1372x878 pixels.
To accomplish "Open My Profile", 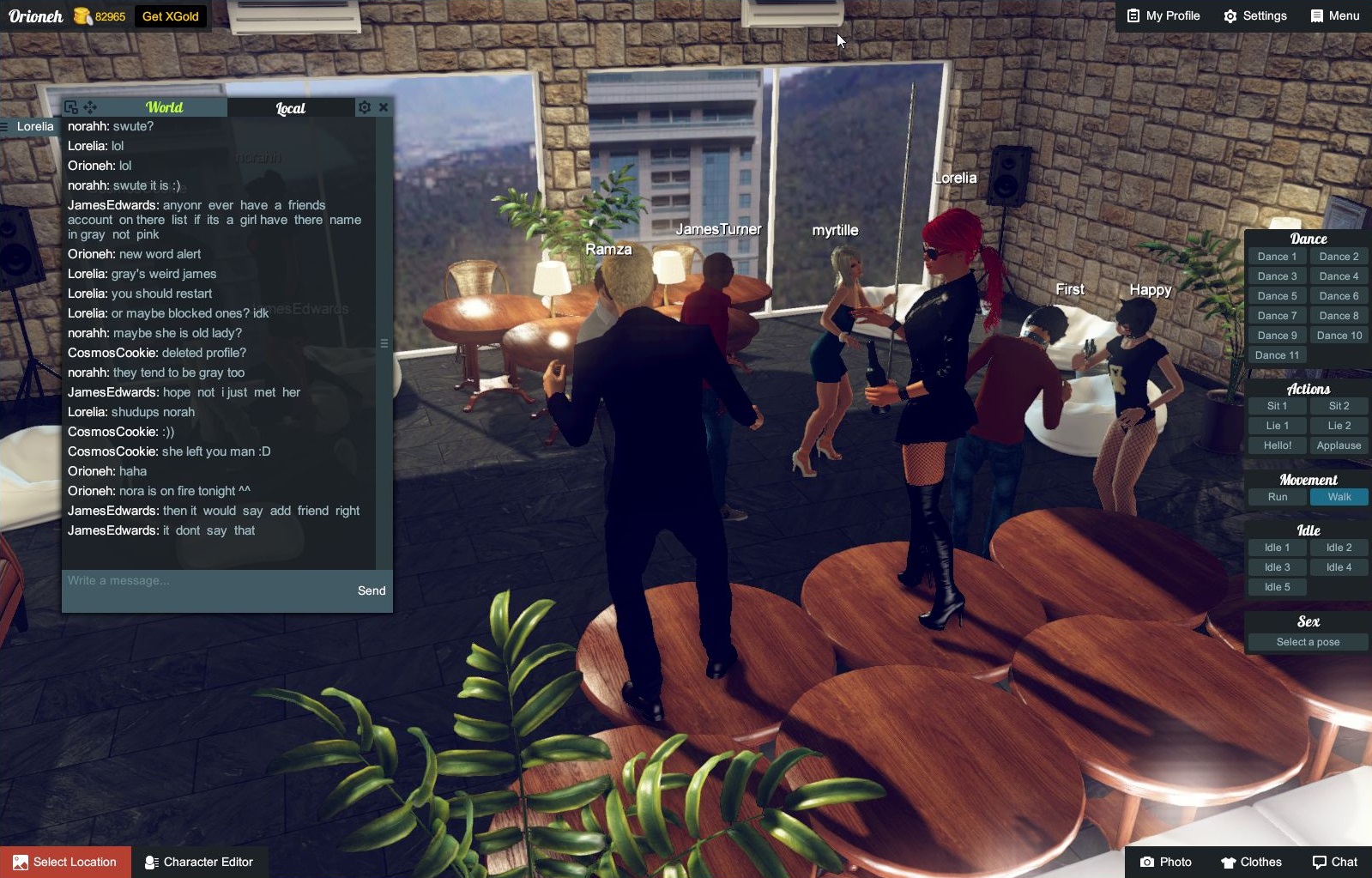I will [x=1162, y=15].
